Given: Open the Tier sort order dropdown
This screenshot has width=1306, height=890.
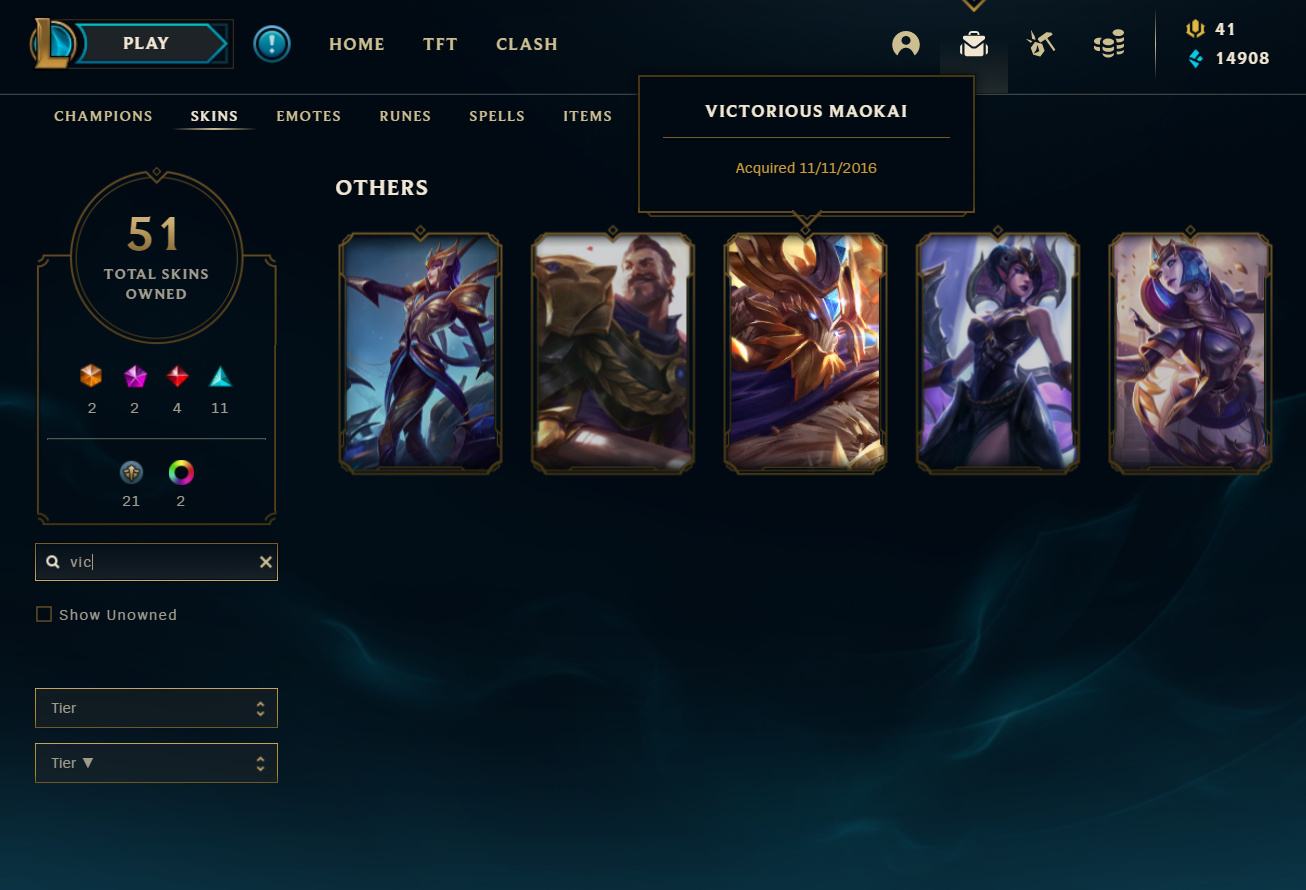Looking at the screenshot, I should coord(156,762).
